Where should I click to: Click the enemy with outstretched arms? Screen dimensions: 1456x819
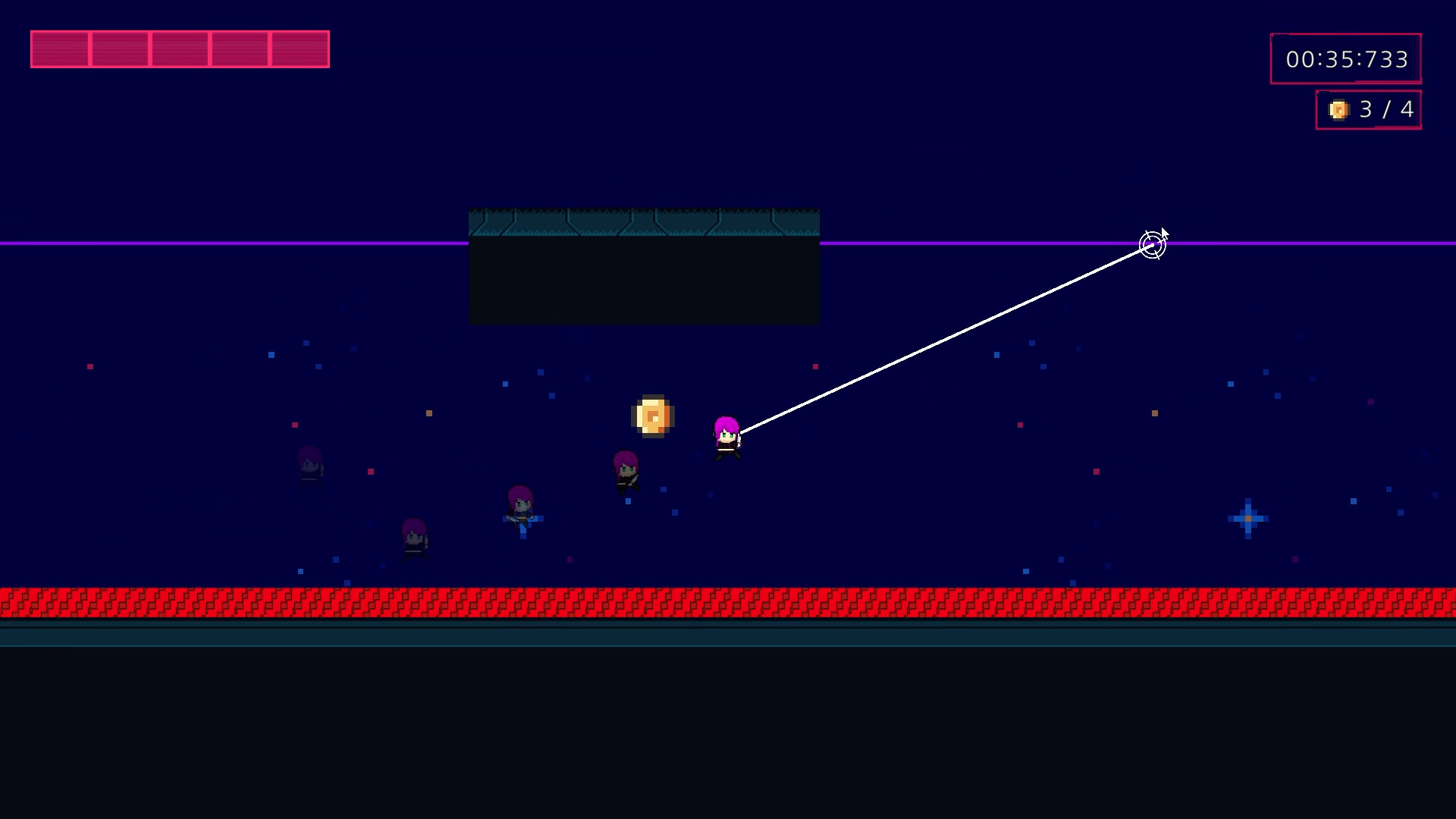(520, 508)
